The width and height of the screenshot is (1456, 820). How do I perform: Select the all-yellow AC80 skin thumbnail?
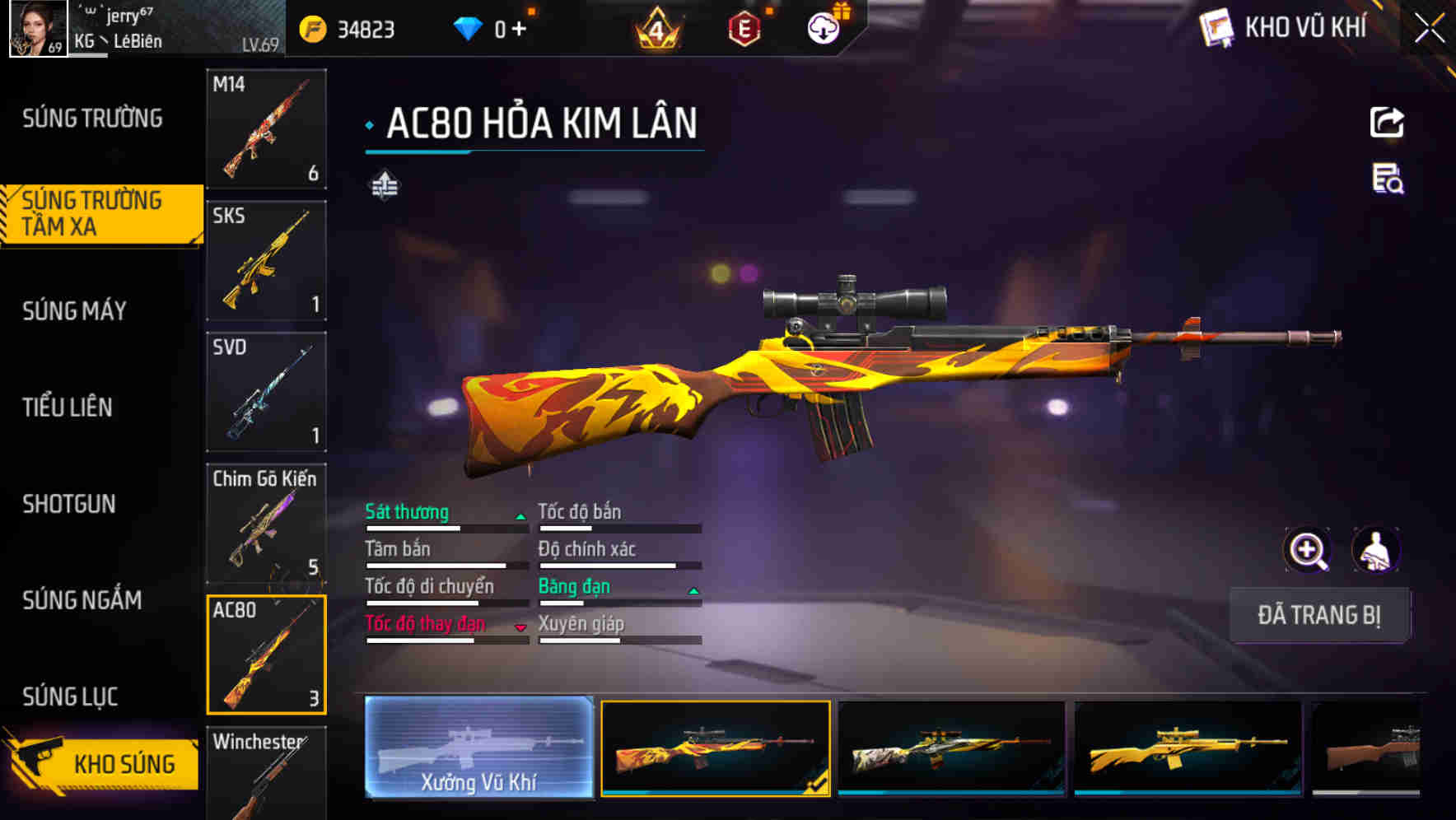tap(1188, 748)
